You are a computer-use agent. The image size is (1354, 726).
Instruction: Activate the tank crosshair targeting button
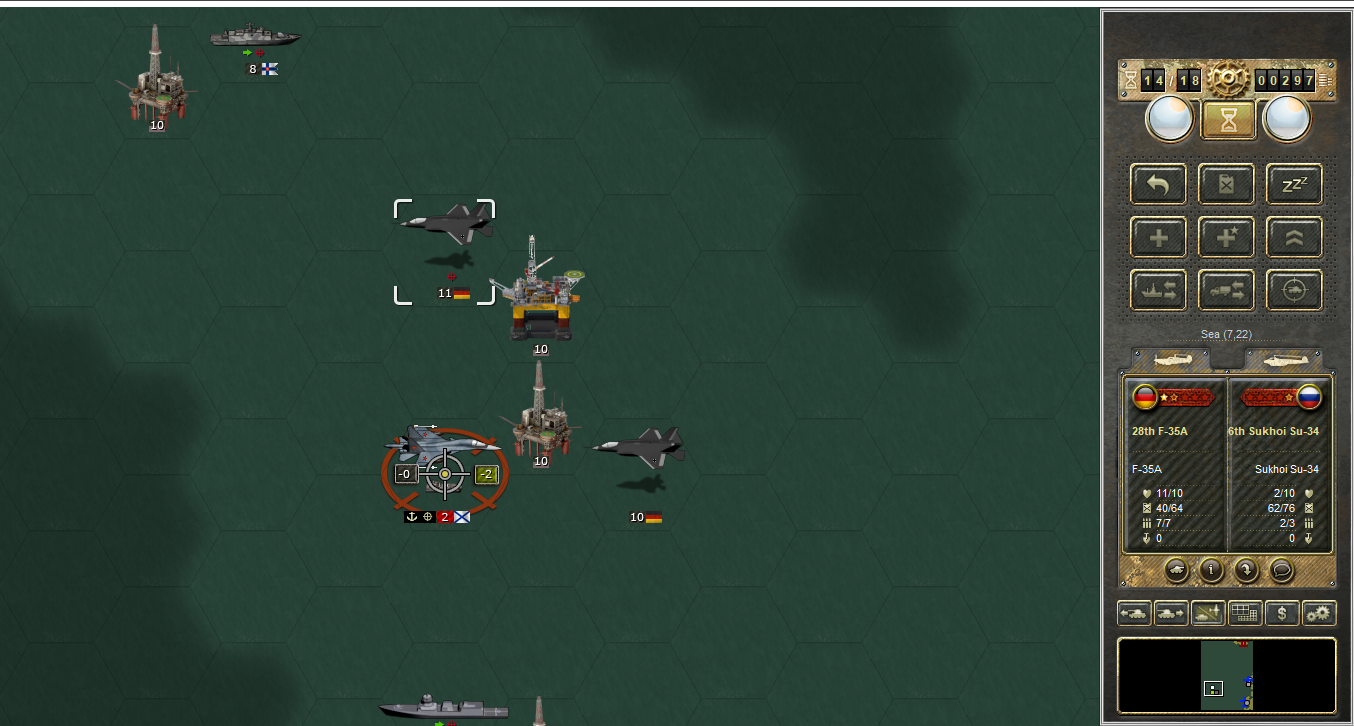[1294, 290]
